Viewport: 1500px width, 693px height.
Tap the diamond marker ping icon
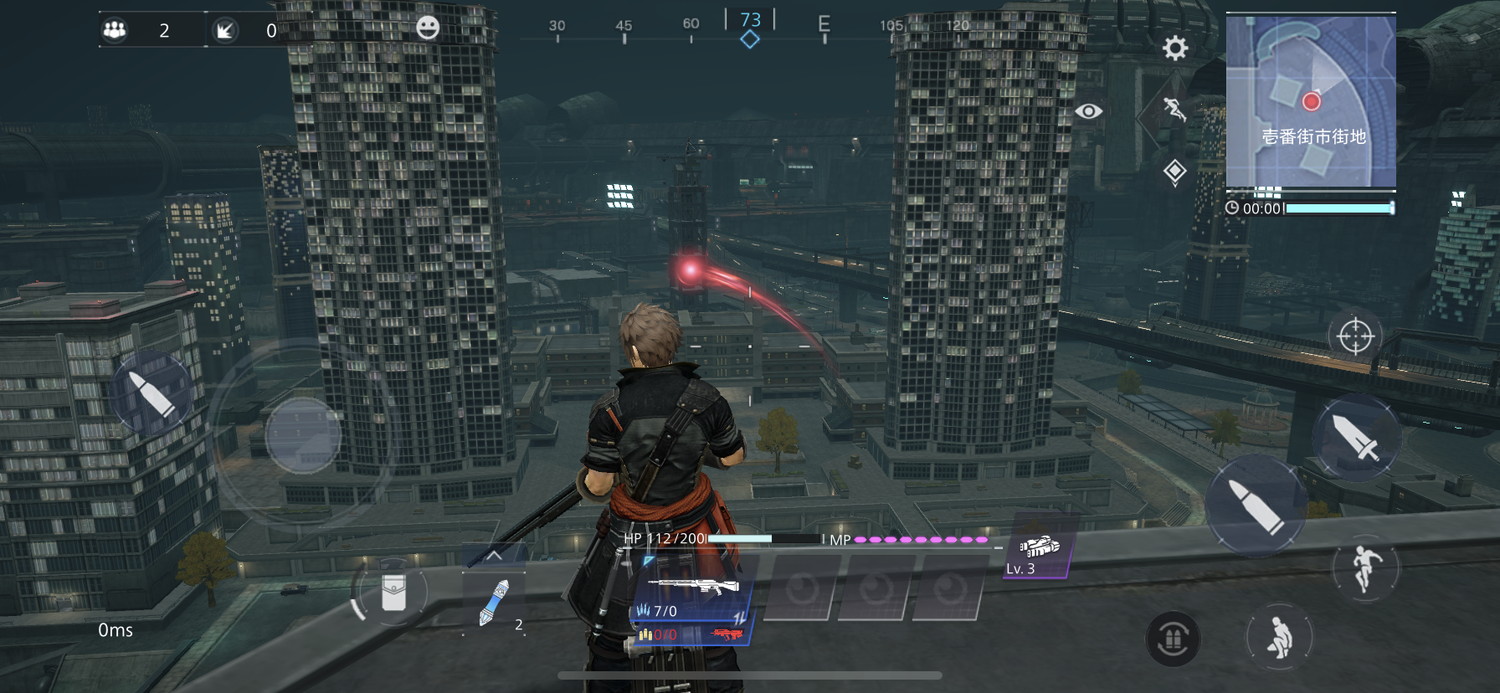pos(1175,172)
